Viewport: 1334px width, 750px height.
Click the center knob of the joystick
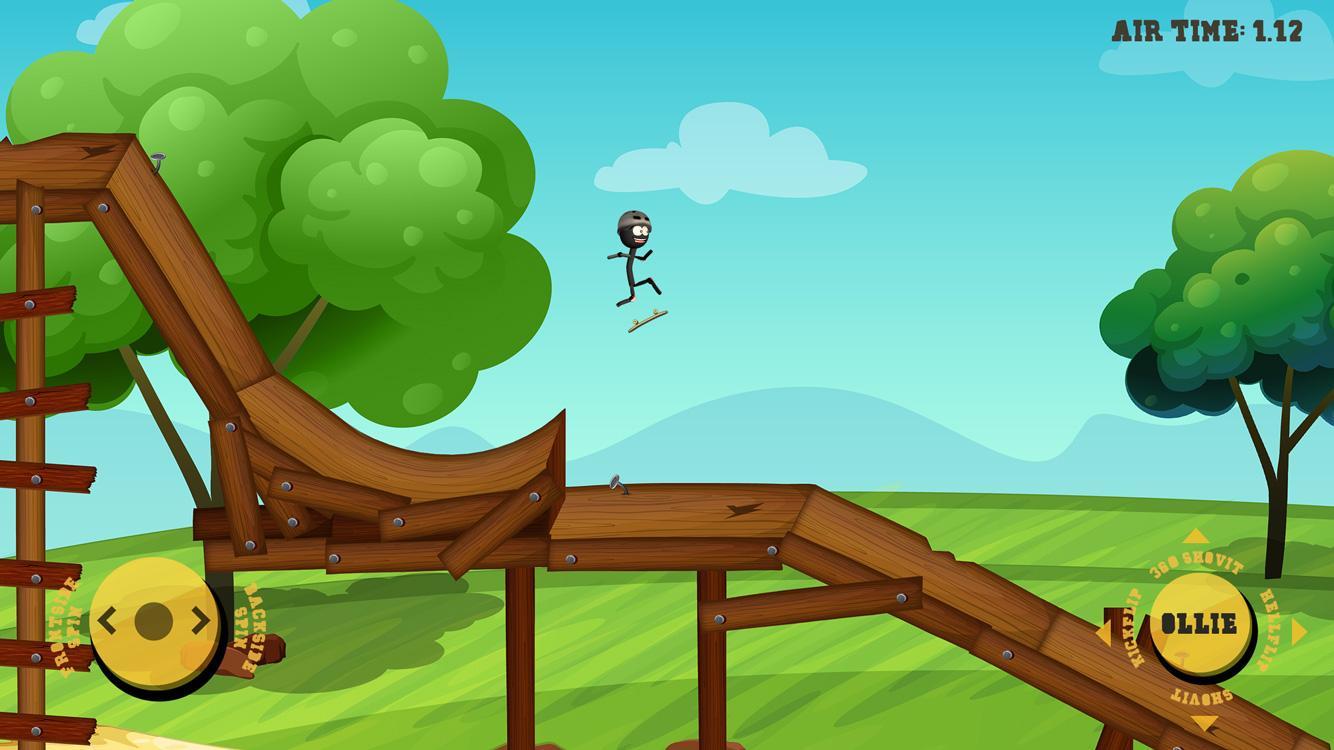pyautogui.click(x=155, y=620)
